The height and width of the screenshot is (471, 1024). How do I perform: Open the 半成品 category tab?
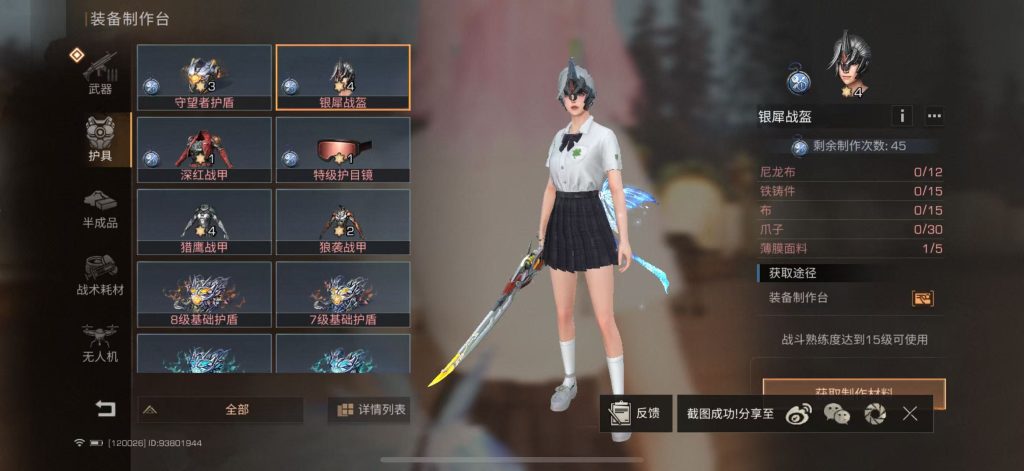pyautogui.click(x=100, y=208)
